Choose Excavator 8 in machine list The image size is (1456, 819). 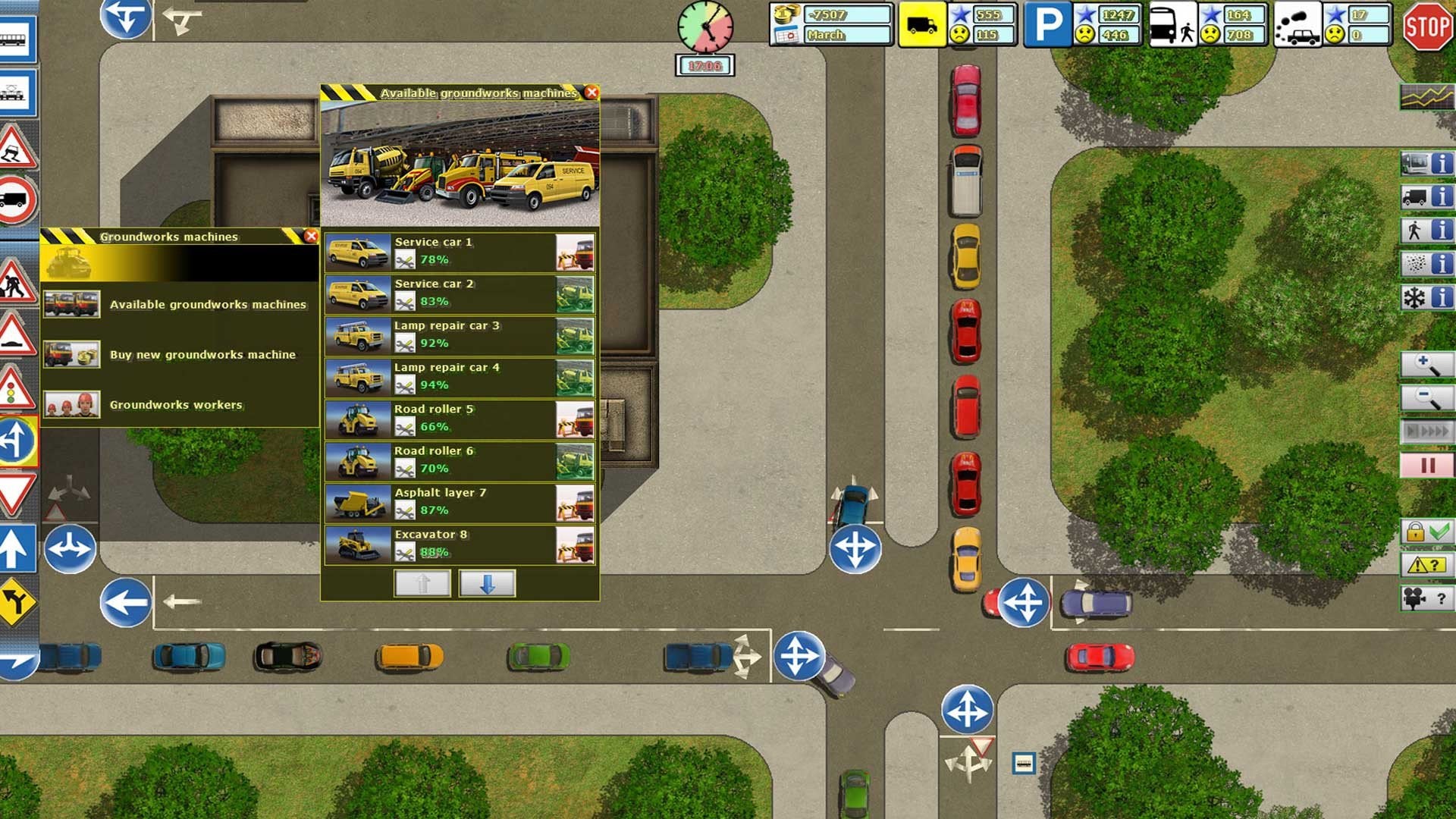460,544
